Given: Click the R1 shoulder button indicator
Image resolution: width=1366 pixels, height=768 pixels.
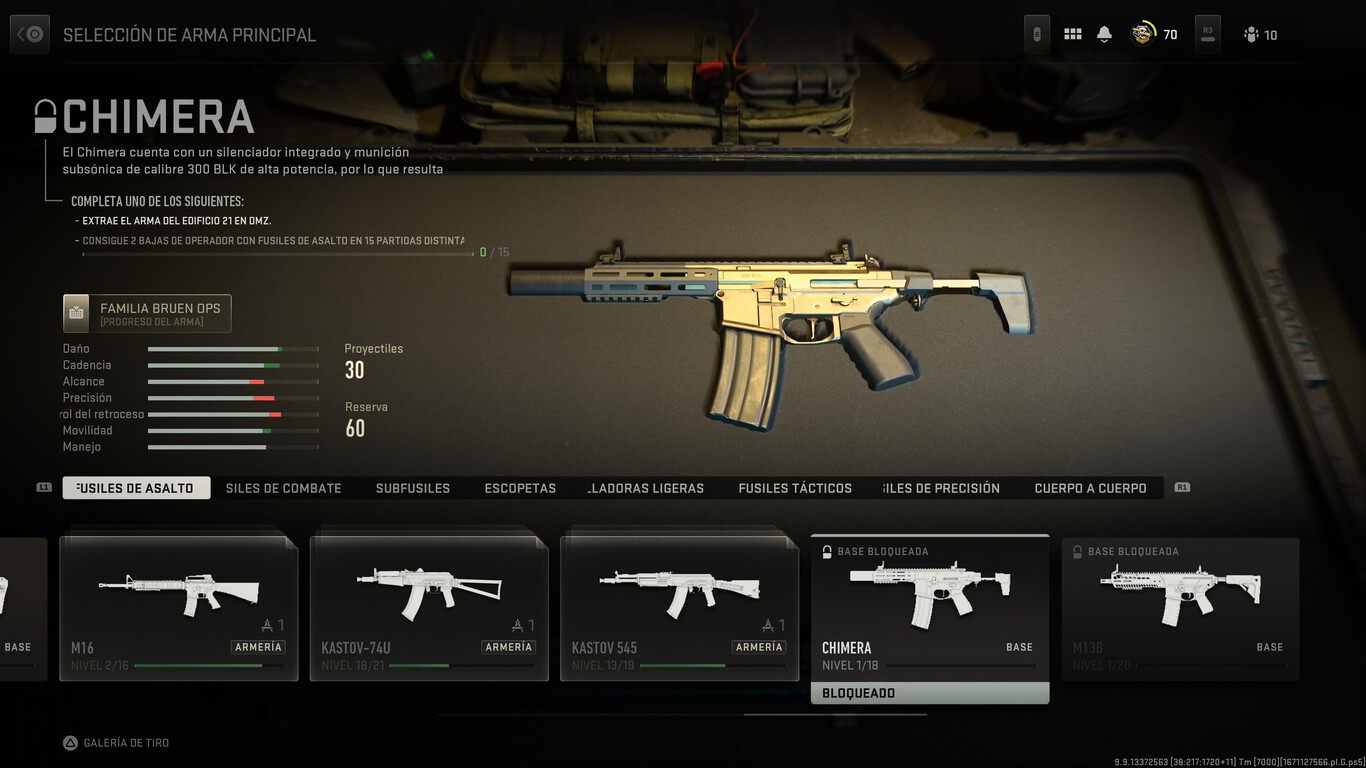Looking at the screenshot, I should coord(1182,488).
